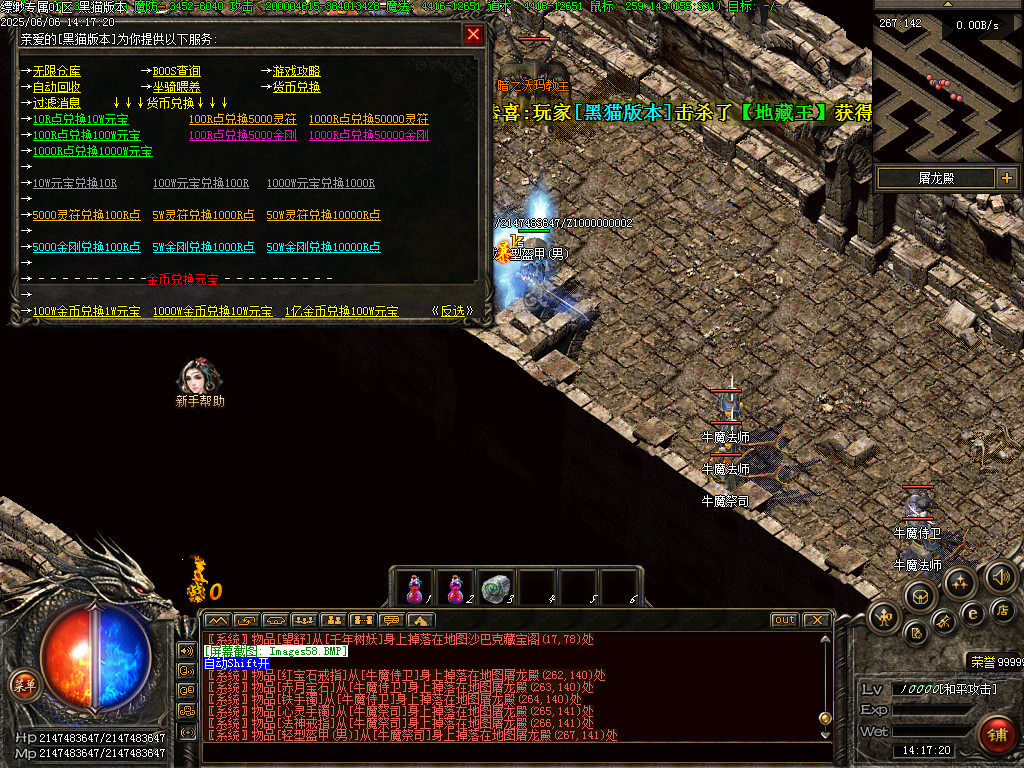
Task: Select the 自动回收 auto-recycle option
Action: (x=56, y=87)
